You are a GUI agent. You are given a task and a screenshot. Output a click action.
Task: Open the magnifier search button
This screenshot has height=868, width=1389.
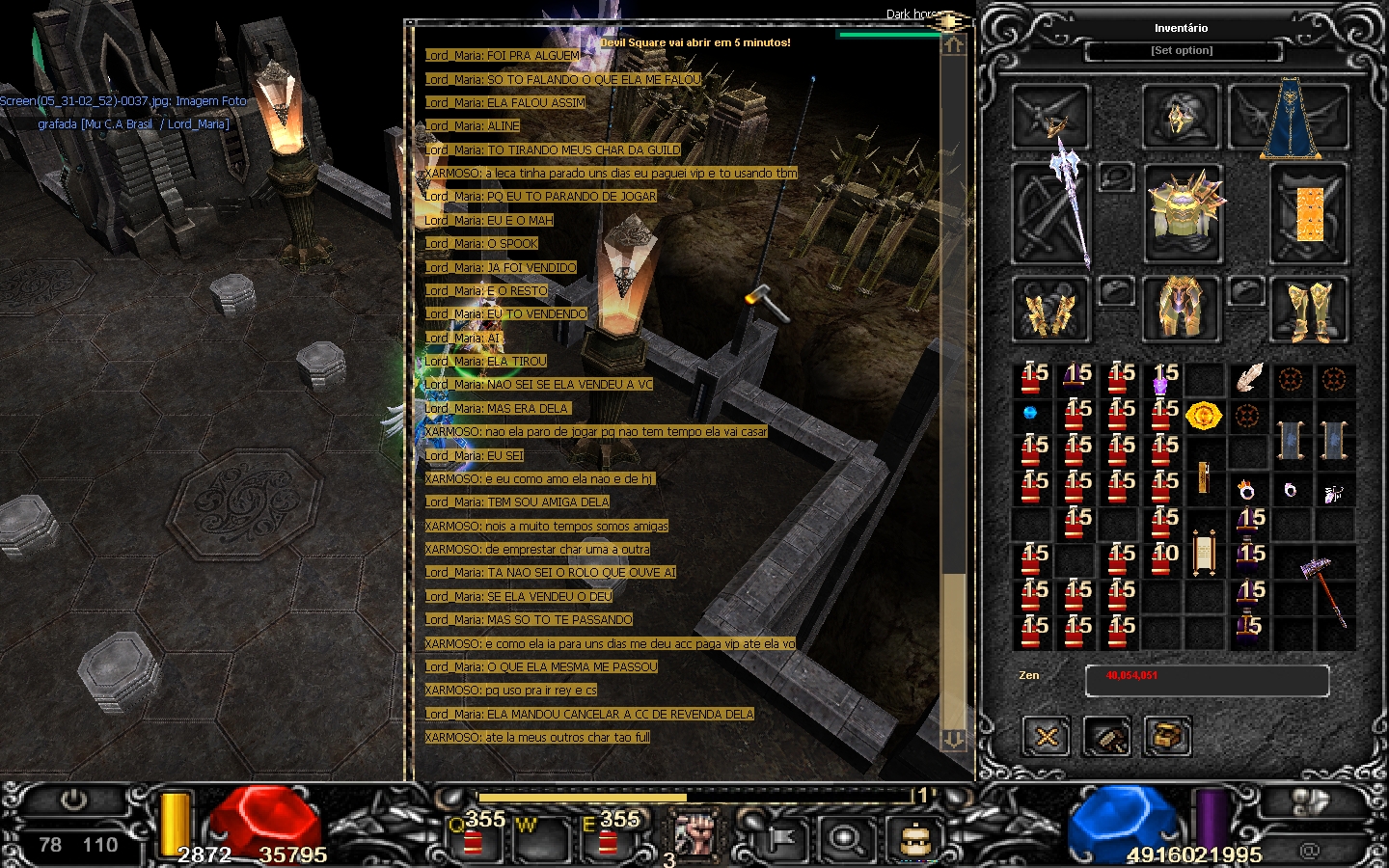(x=846, y=837)
